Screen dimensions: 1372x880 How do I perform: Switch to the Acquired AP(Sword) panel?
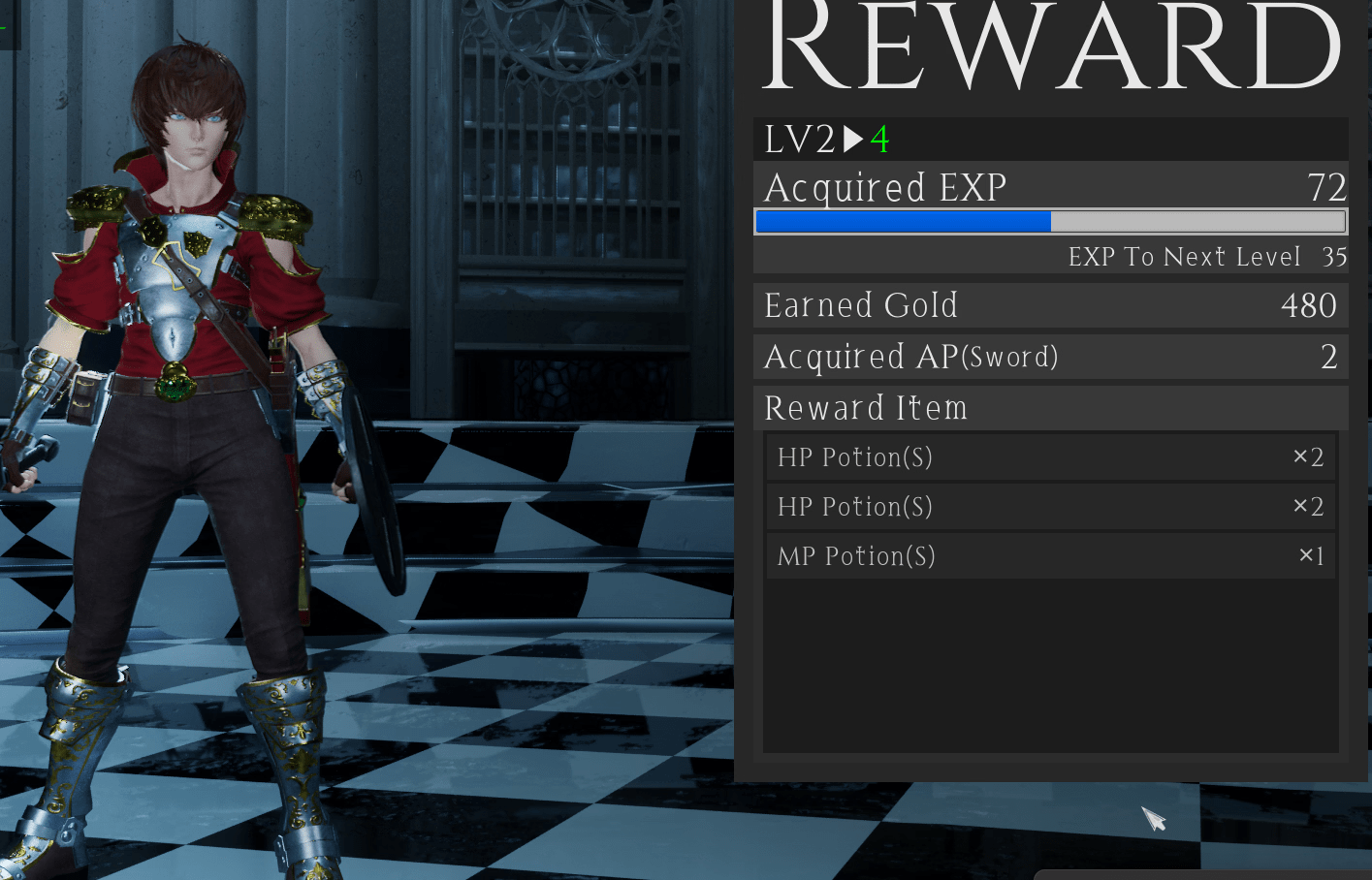click(911, 357)
